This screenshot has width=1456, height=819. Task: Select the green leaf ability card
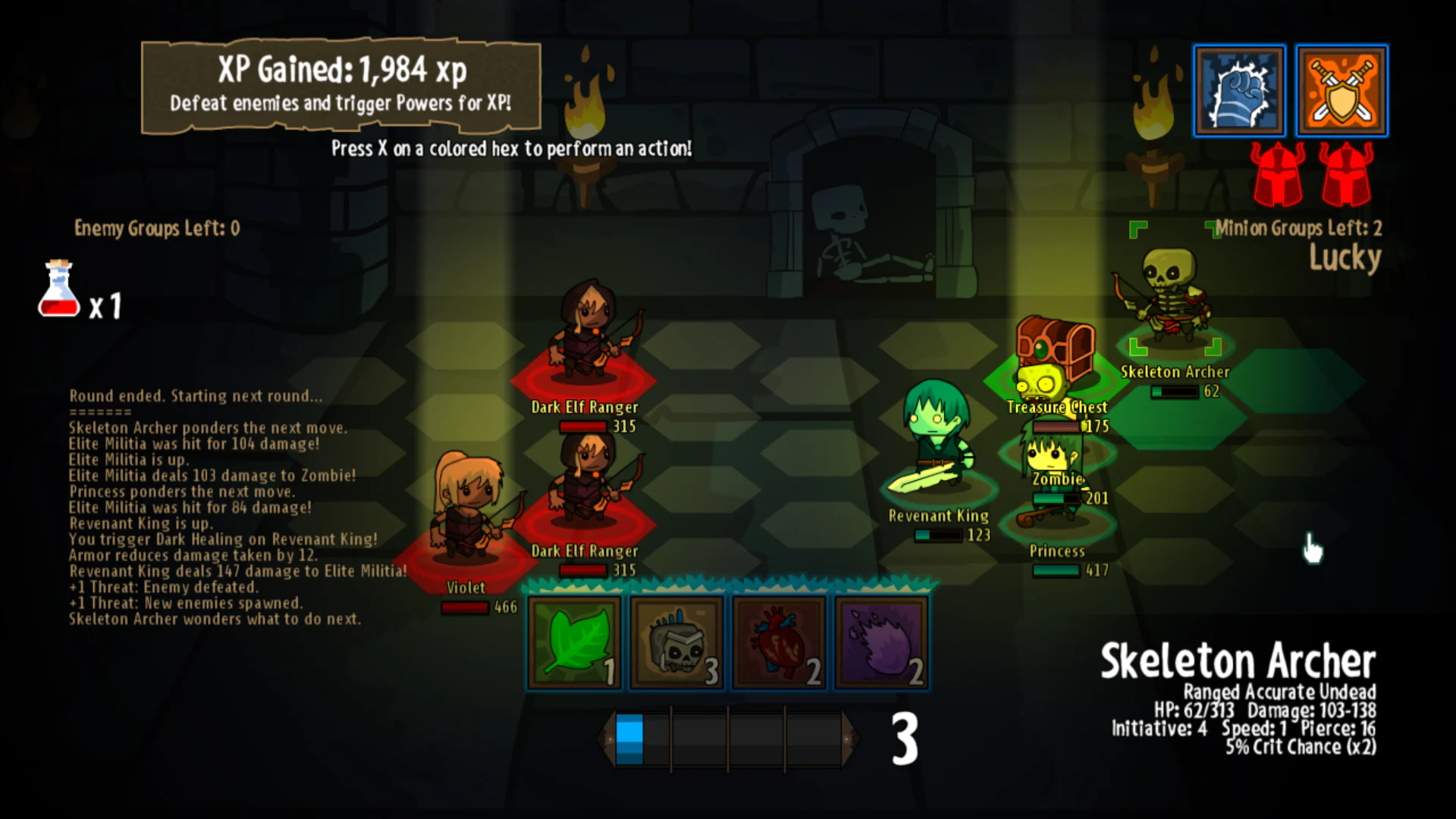click(x=574, y=641)
